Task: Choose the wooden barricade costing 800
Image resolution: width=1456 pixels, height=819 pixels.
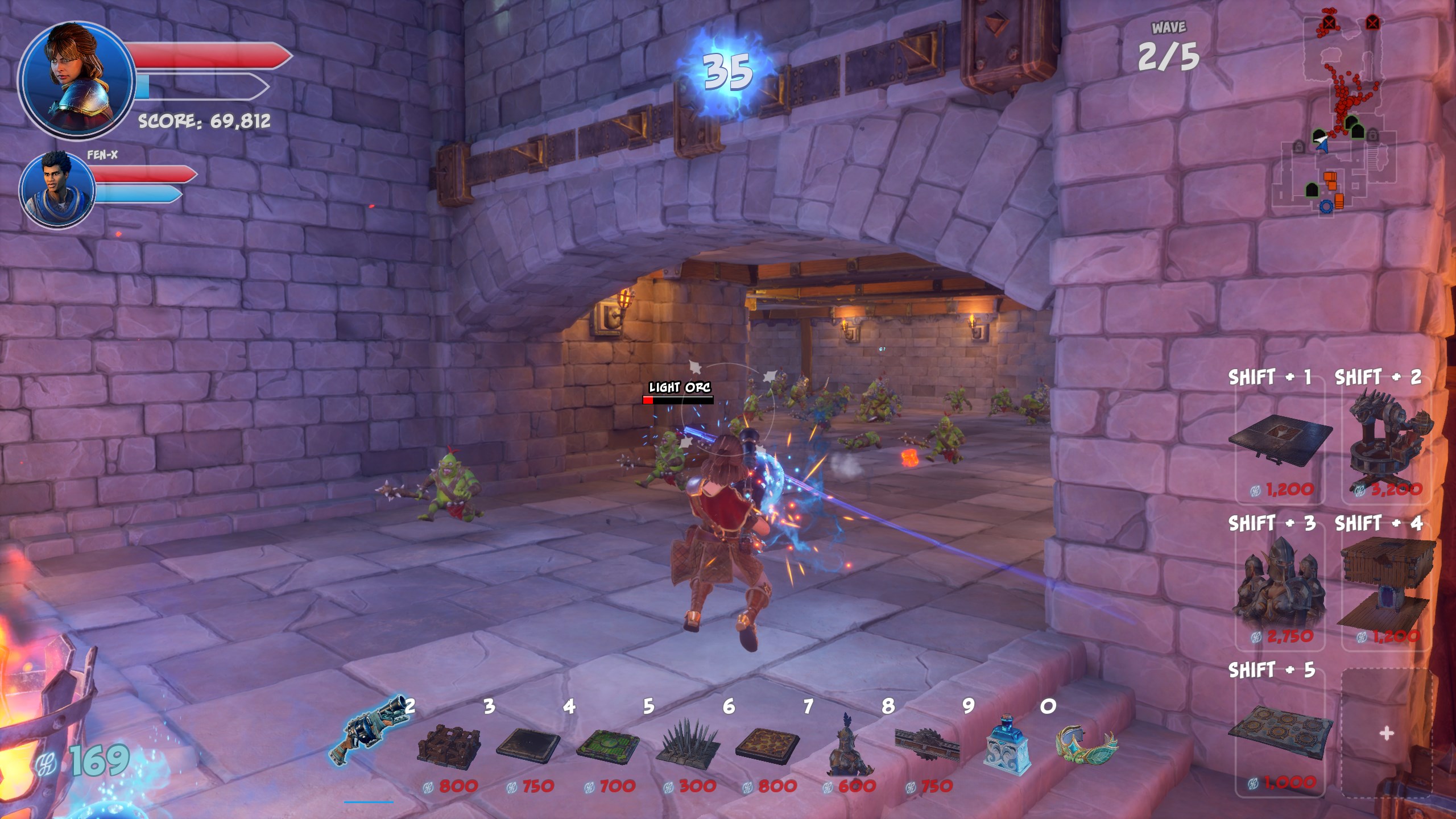Action: pyautogui.click(x=449, y=745)
